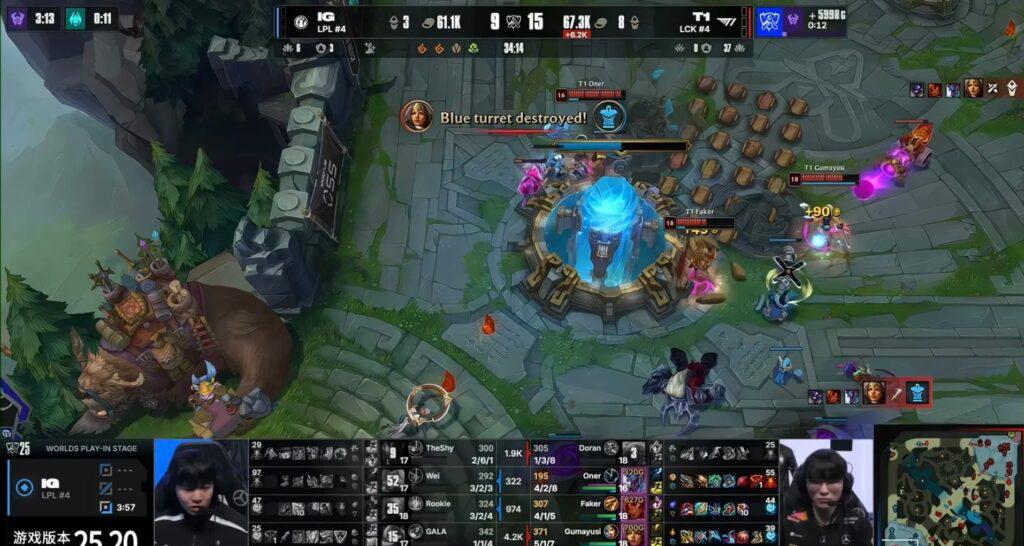The height and width of the screenshot is (546, 1024).
Task: Click the Blue turret destroyed announcement portrait
Action: 418,118
